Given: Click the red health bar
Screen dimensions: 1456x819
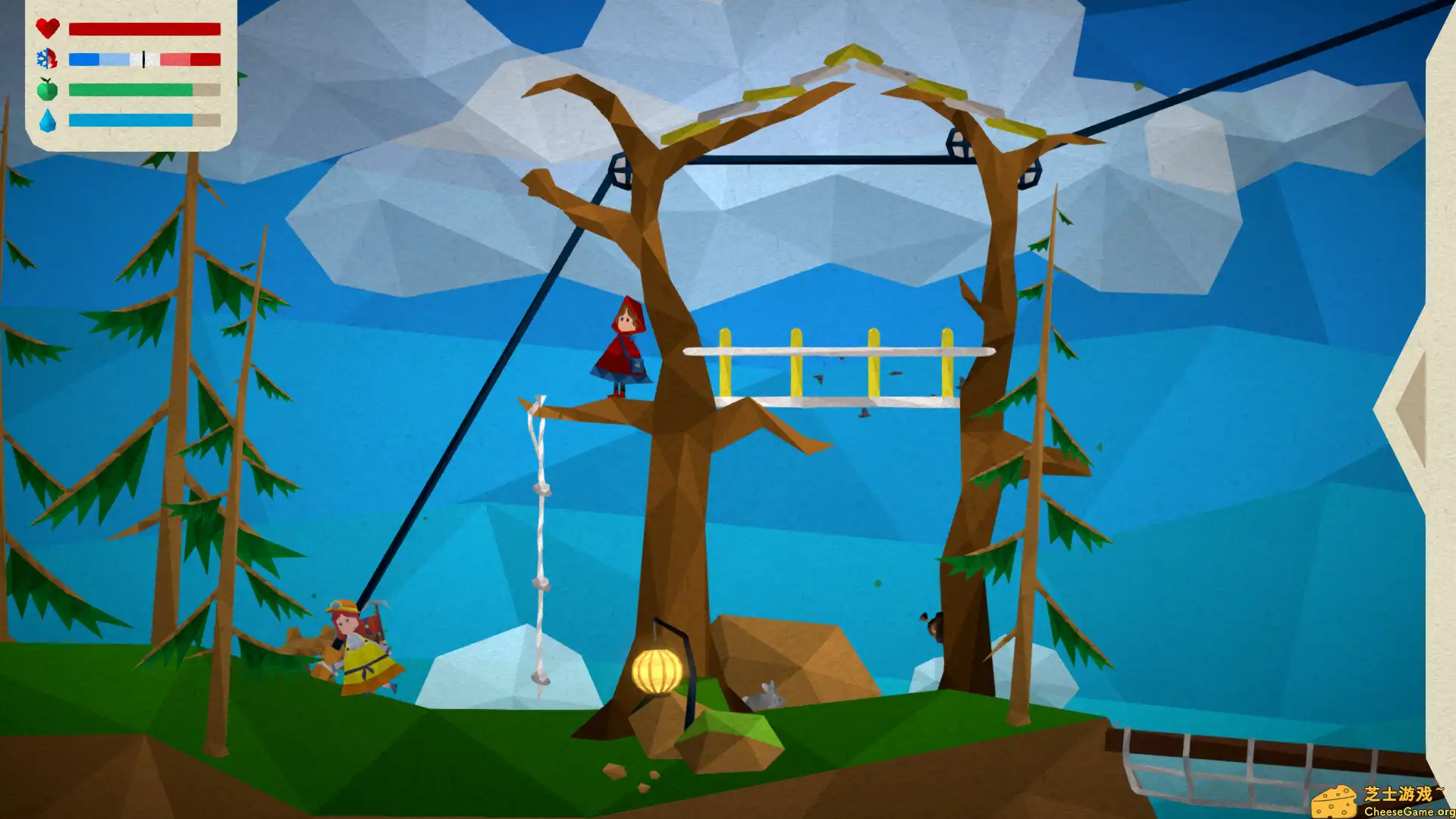Looking at the screenshot, I should (x=144, y=29).
